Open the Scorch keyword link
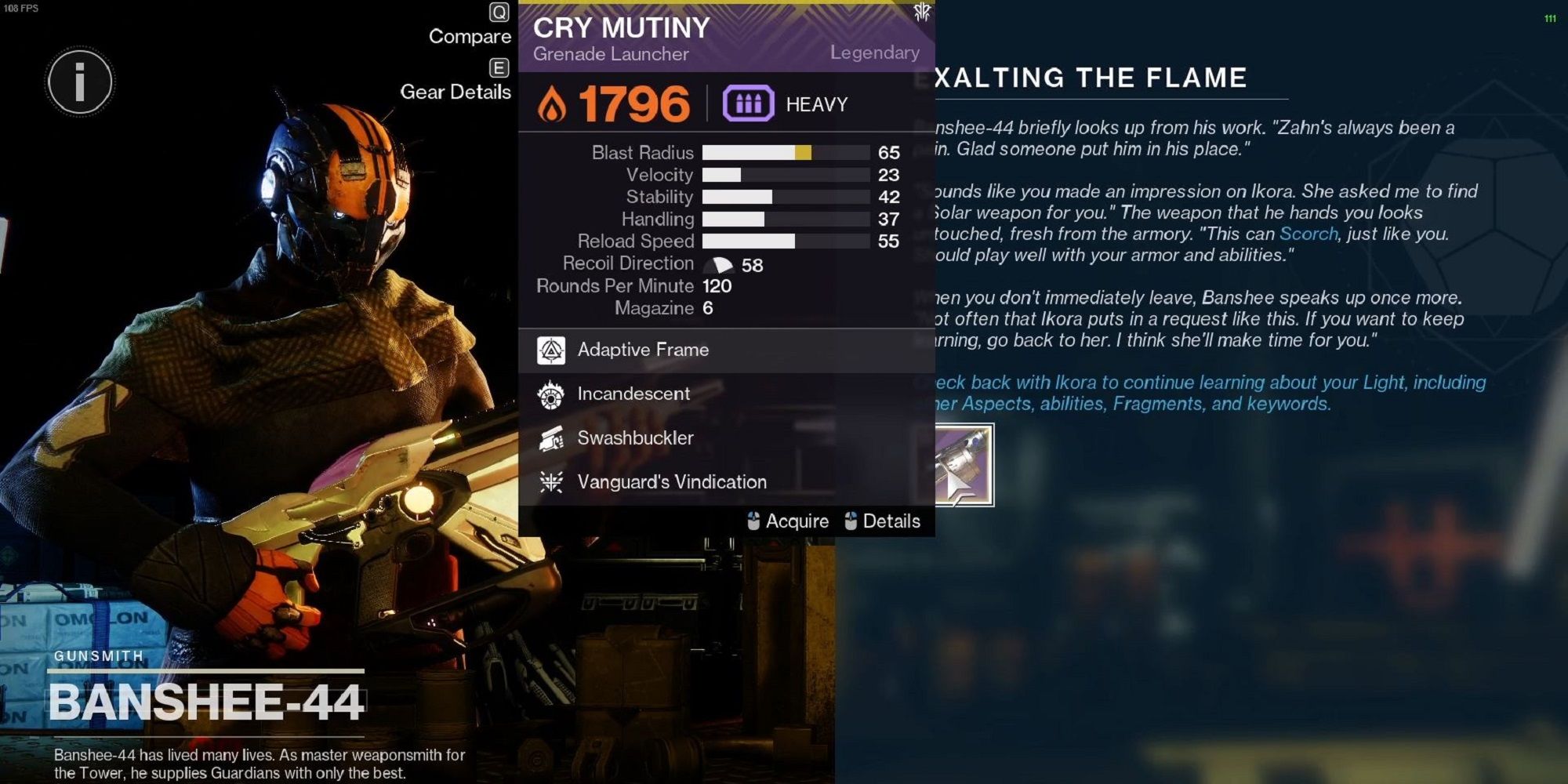The width and height of the screenshot is (1568, 784). pyautogui.click(x=1308, y=234)
